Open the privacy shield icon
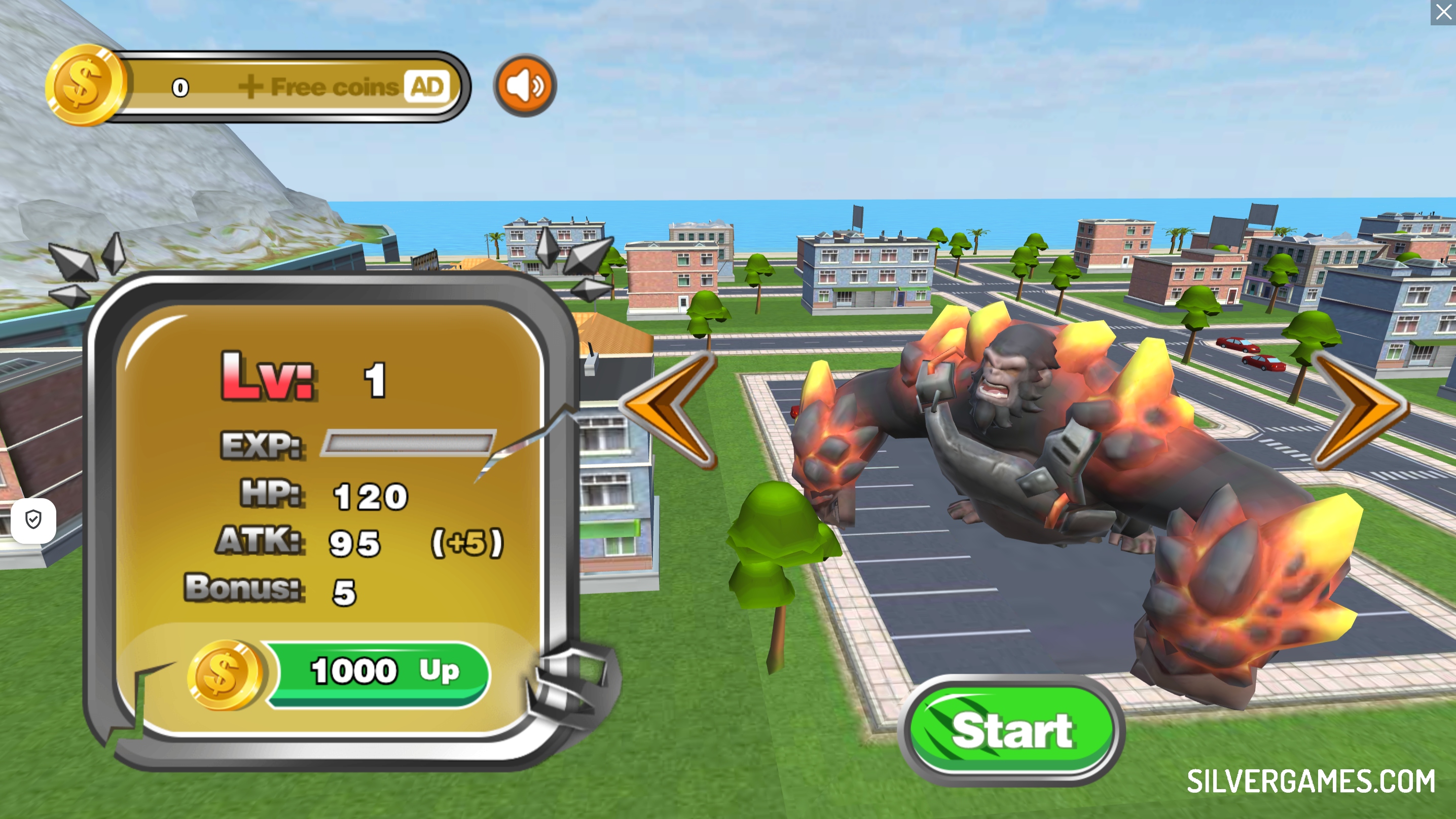The height and width of the screenshot is (819, 1456). click(34, 519)
